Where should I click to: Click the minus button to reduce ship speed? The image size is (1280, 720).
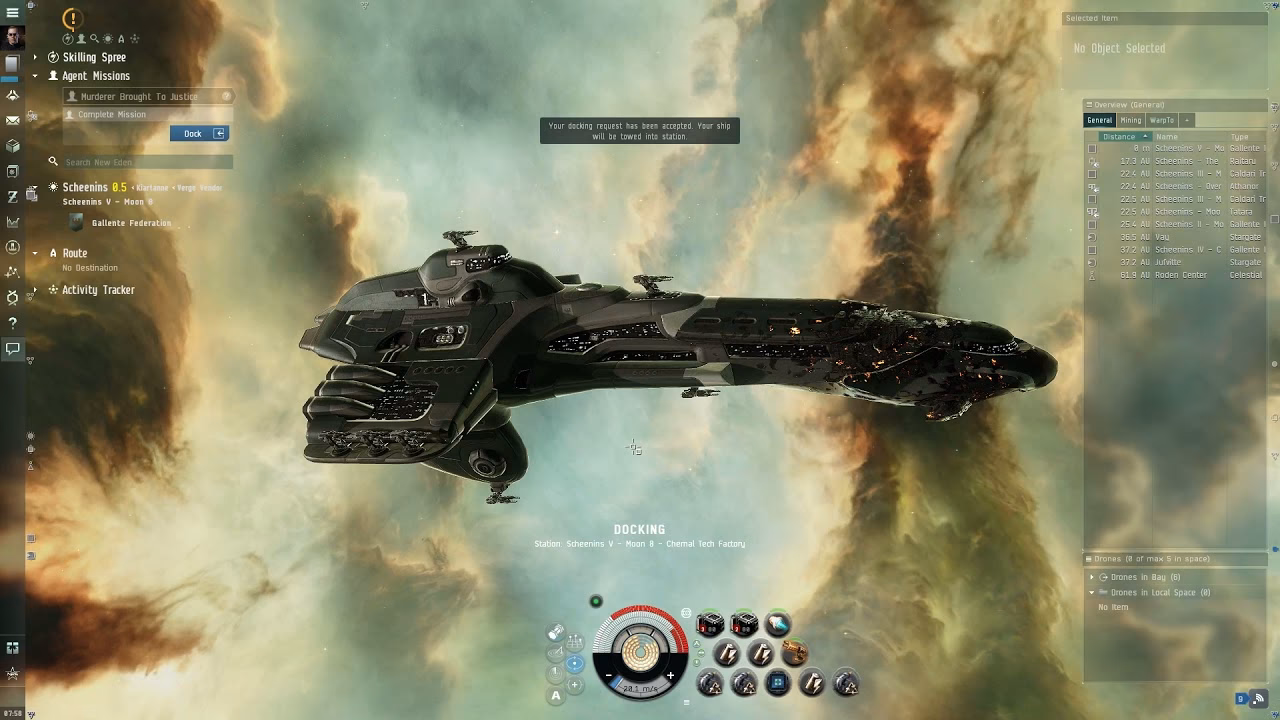[608, 675]
